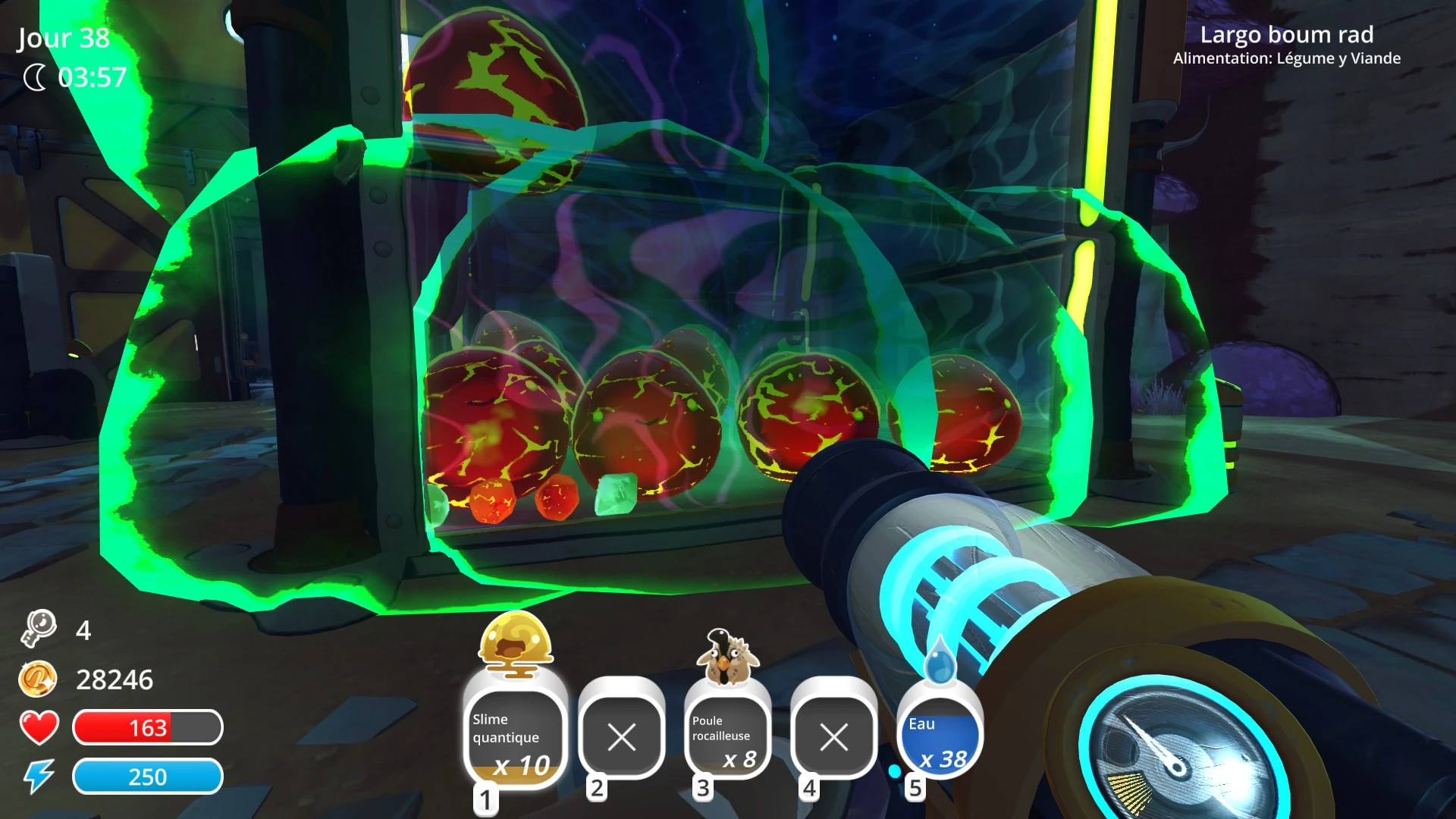Click the red heart health icon
This screenshot has height=819, width=1456.
39,729
